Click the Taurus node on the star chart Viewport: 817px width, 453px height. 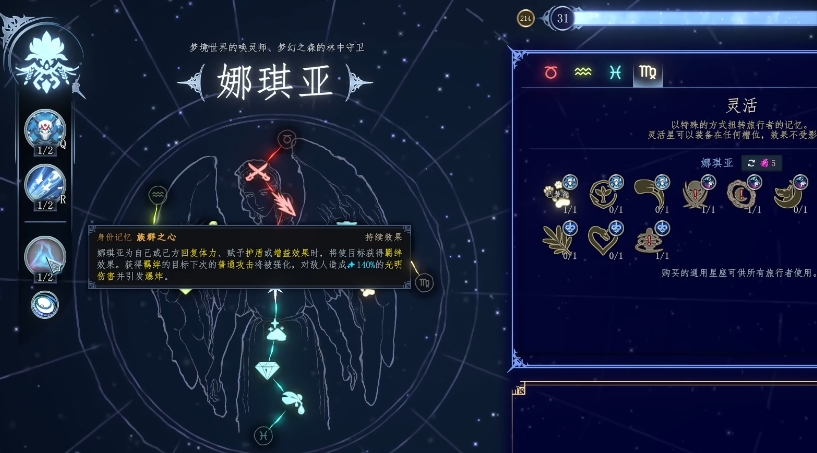[x=287, y=139]
